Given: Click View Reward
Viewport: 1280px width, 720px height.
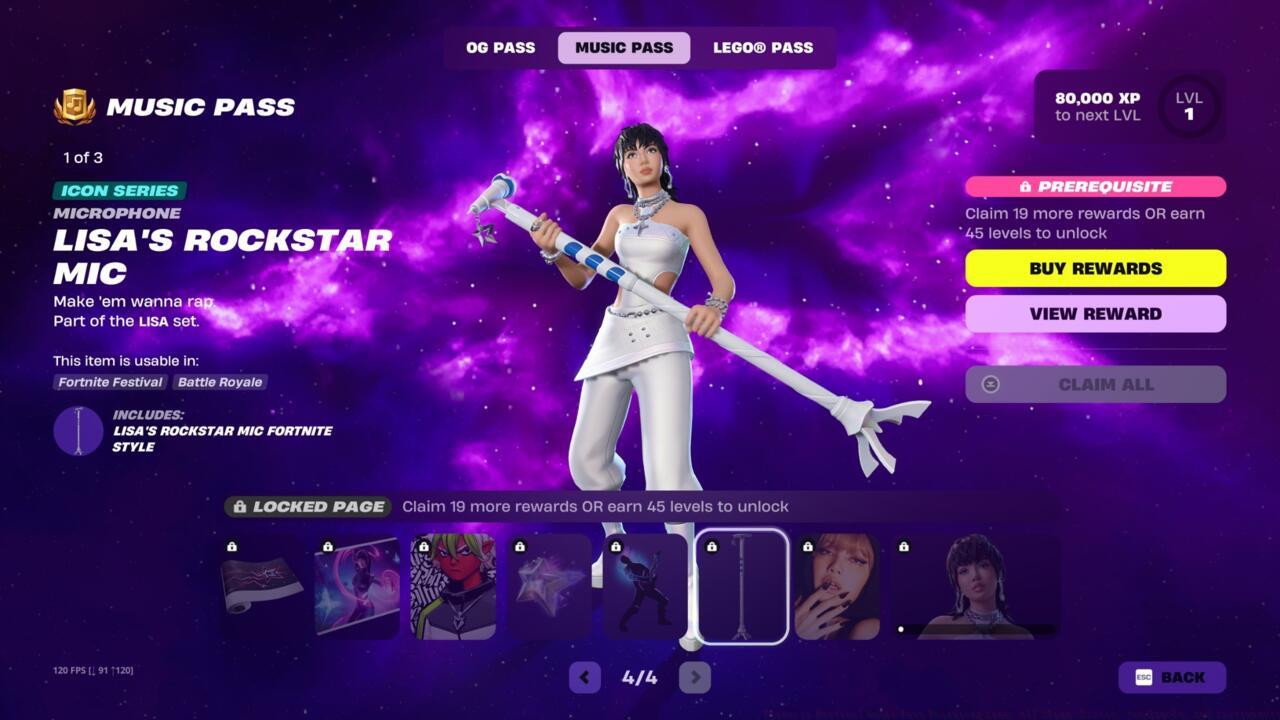Looking at the screenshot, I should (1095, 313).
